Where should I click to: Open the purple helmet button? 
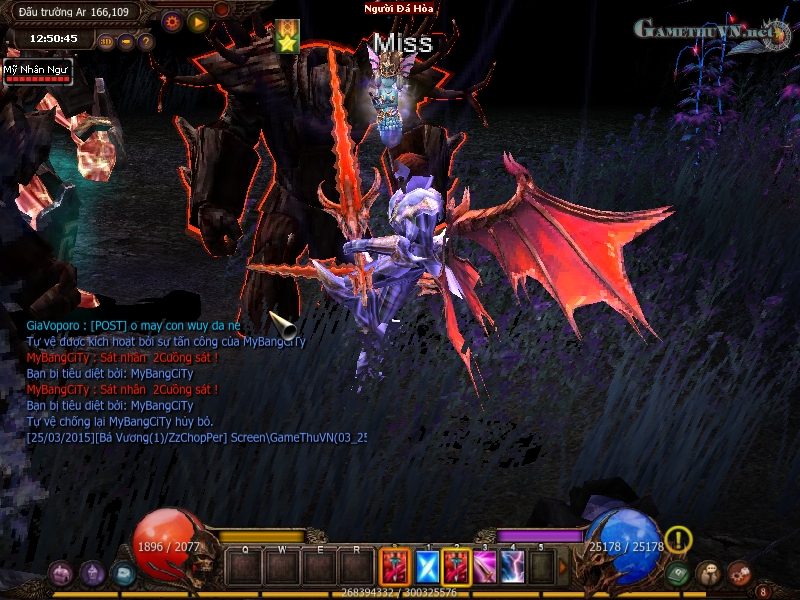click(x=92, y=574)
